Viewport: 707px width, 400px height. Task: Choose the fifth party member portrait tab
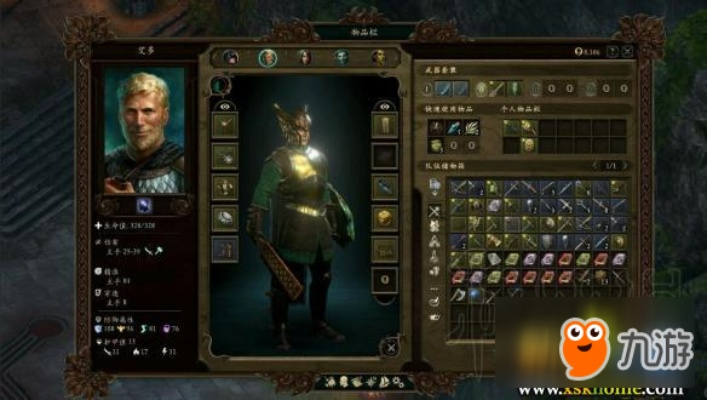pos(379,57)
